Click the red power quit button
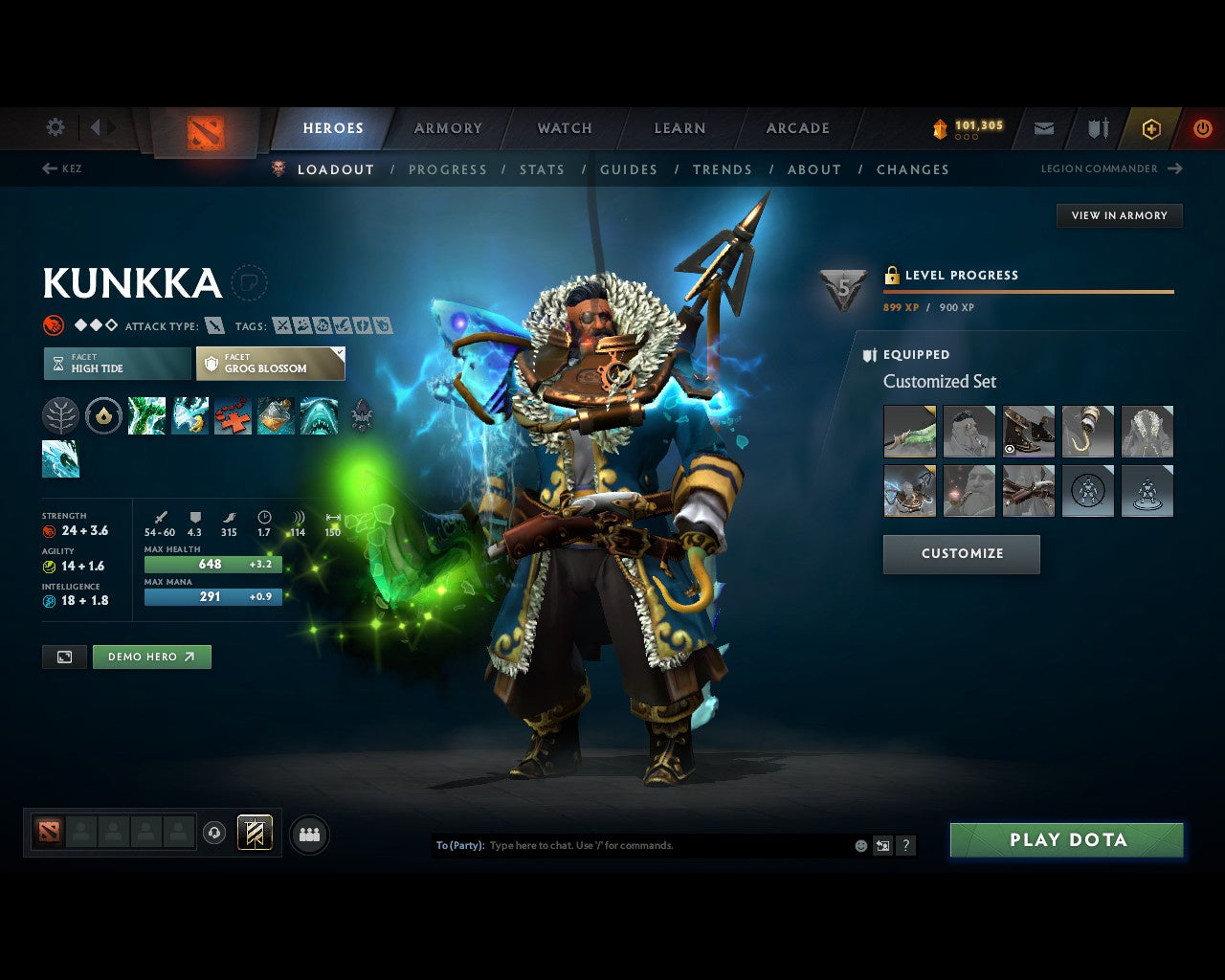 pos(1202,128)
